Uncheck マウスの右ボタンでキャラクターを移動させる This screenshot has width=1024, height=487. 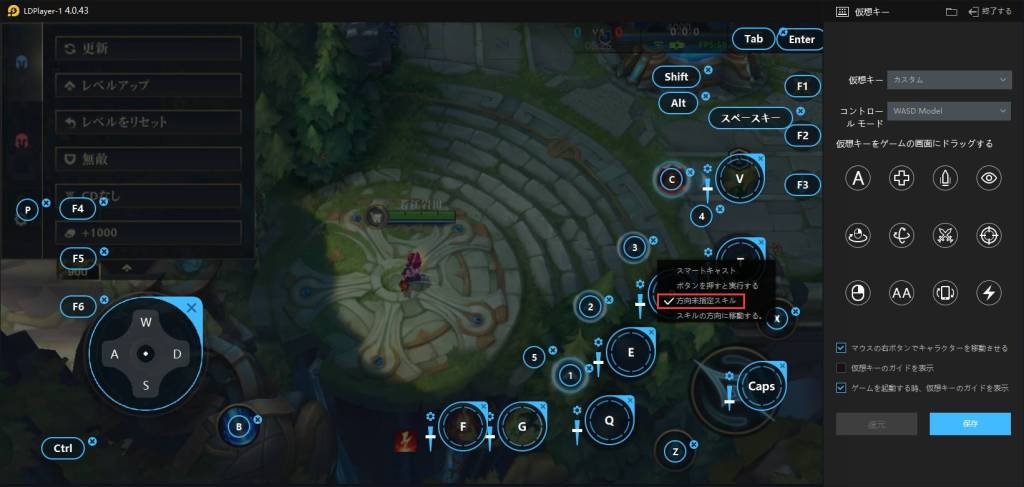(842, 348)
